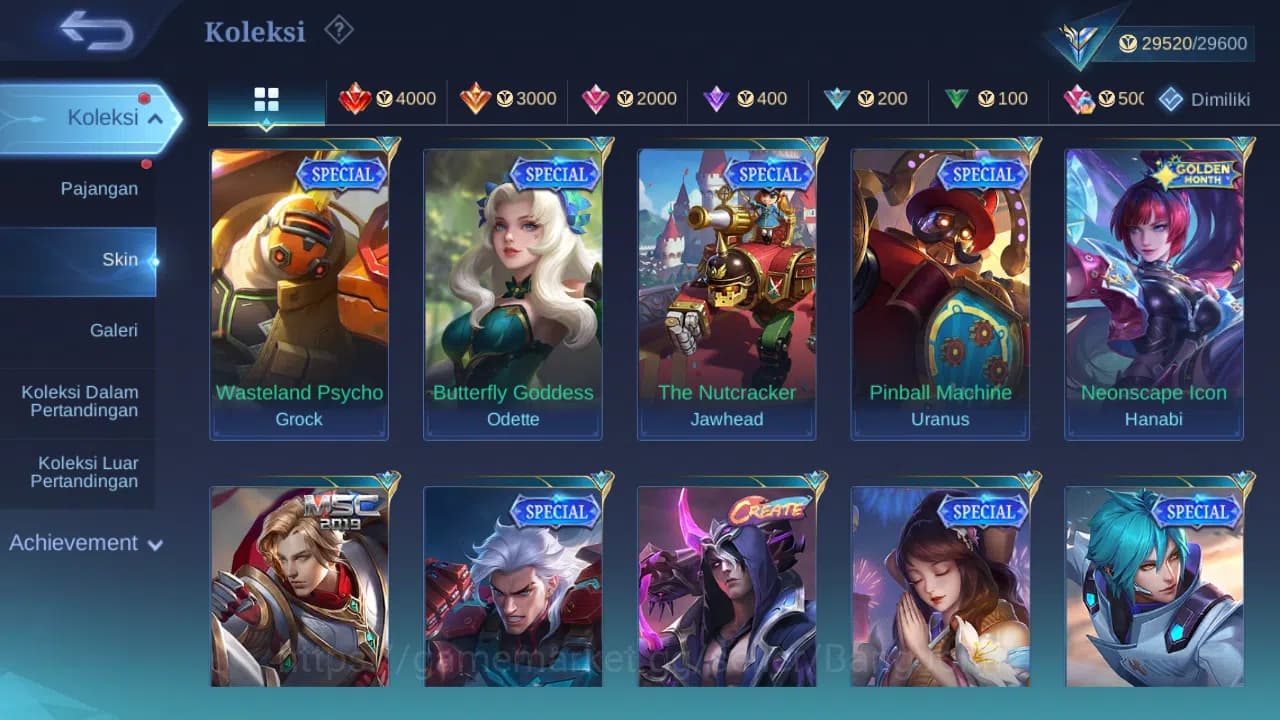
Task: Toggle the Dimiliki owned filter
Action: (x=1206, y=99)
